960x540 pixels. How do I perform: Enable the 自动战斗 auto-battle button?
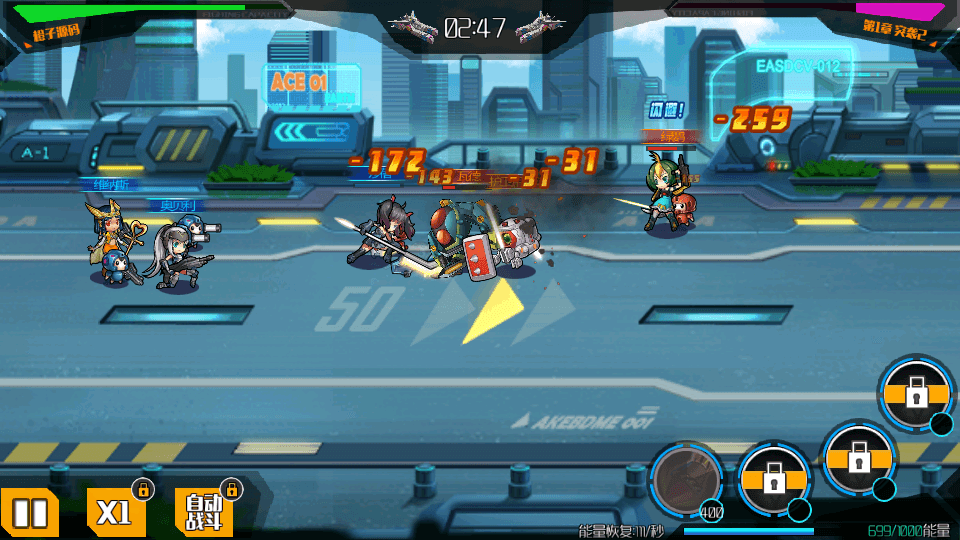pos(204,513)
